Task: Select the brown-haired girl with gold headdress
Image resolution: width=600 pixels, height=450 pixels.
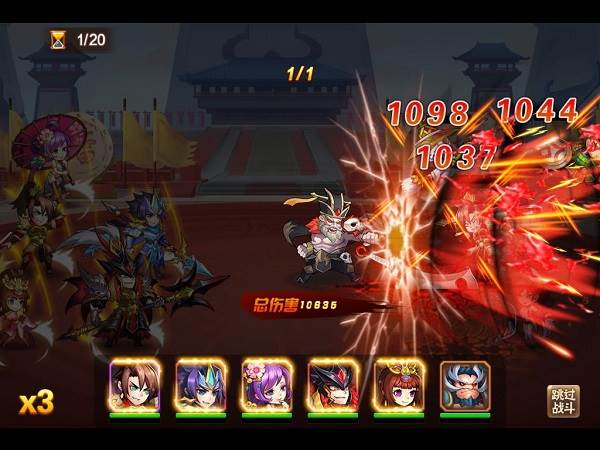Action: pyautogui.click(x=399, y=384)
